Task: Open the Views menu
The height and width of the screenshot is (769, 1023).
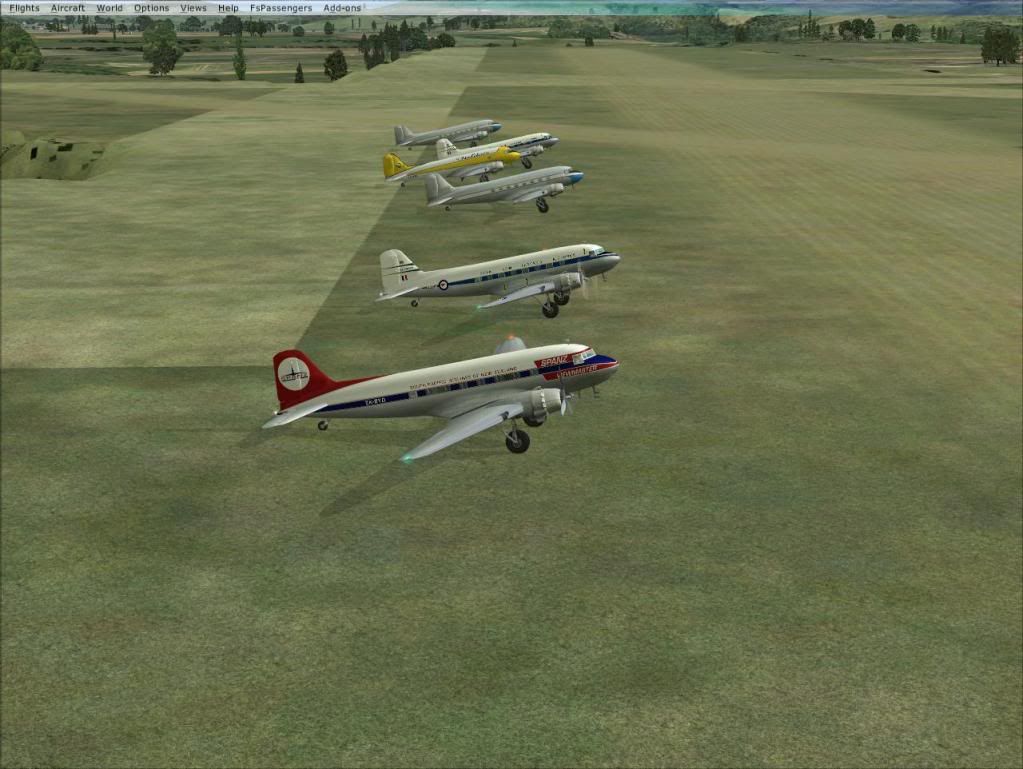Action: tap(193, 8)
